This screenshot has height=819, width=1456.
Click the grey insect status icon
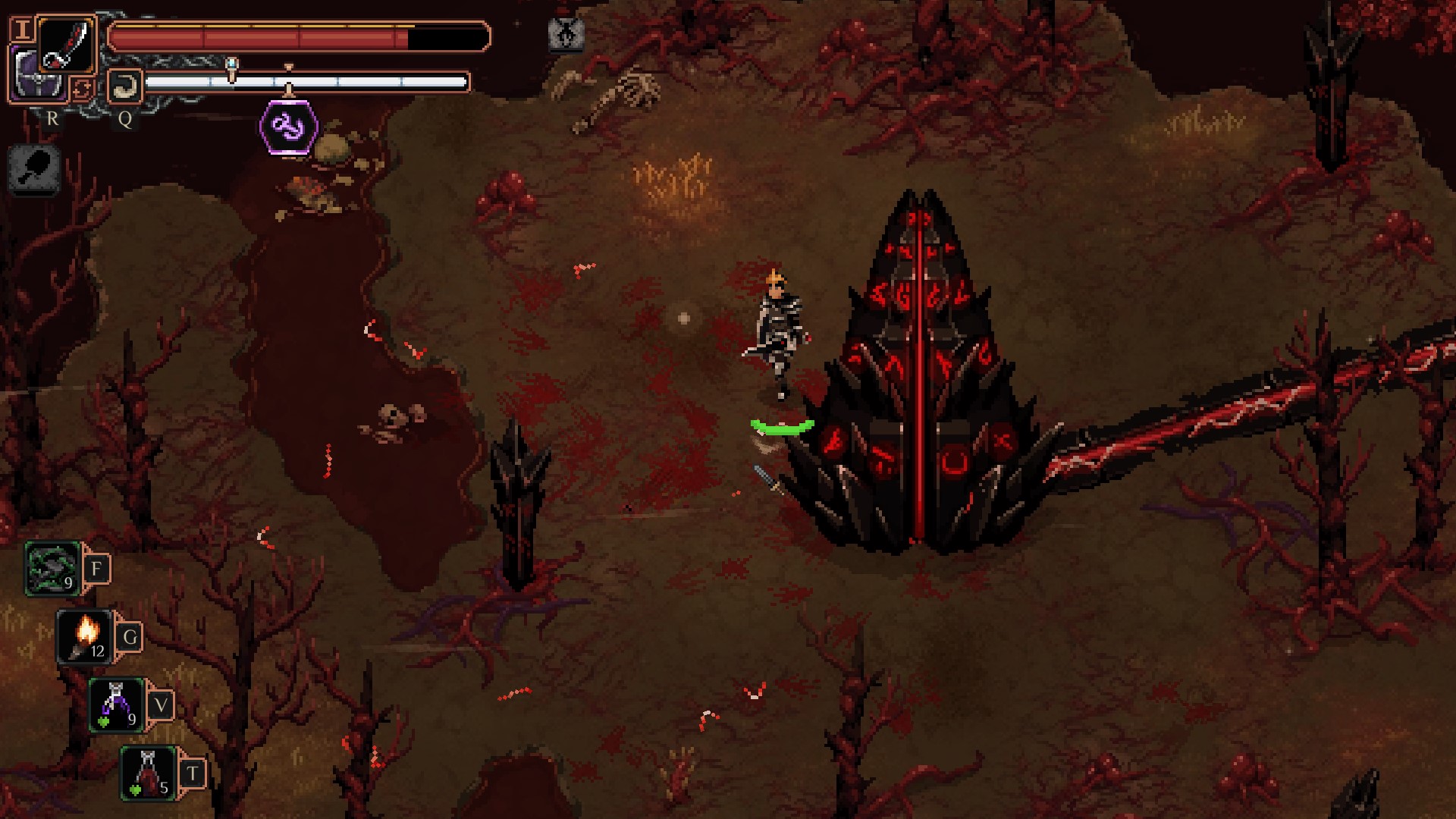566,34
